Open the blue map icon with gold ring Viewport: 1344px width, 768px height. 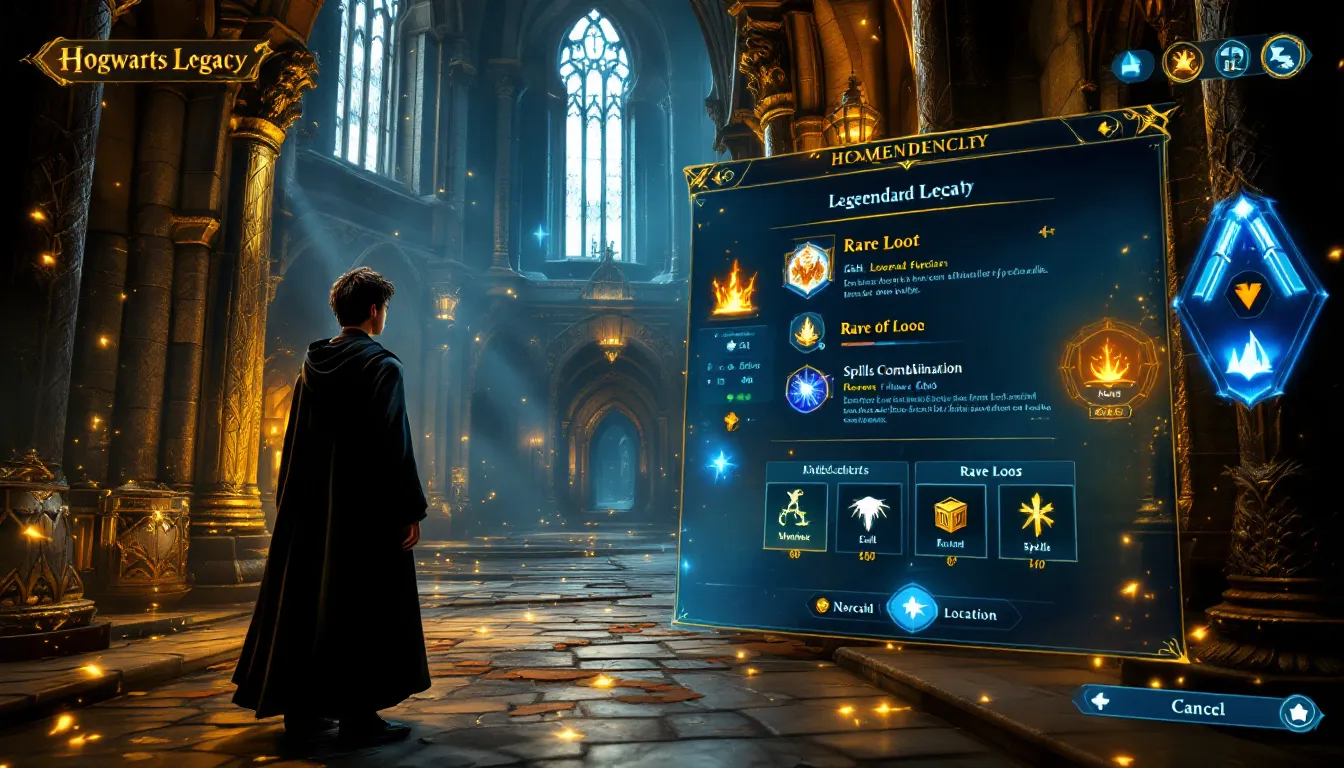(x=1282, y=56)
